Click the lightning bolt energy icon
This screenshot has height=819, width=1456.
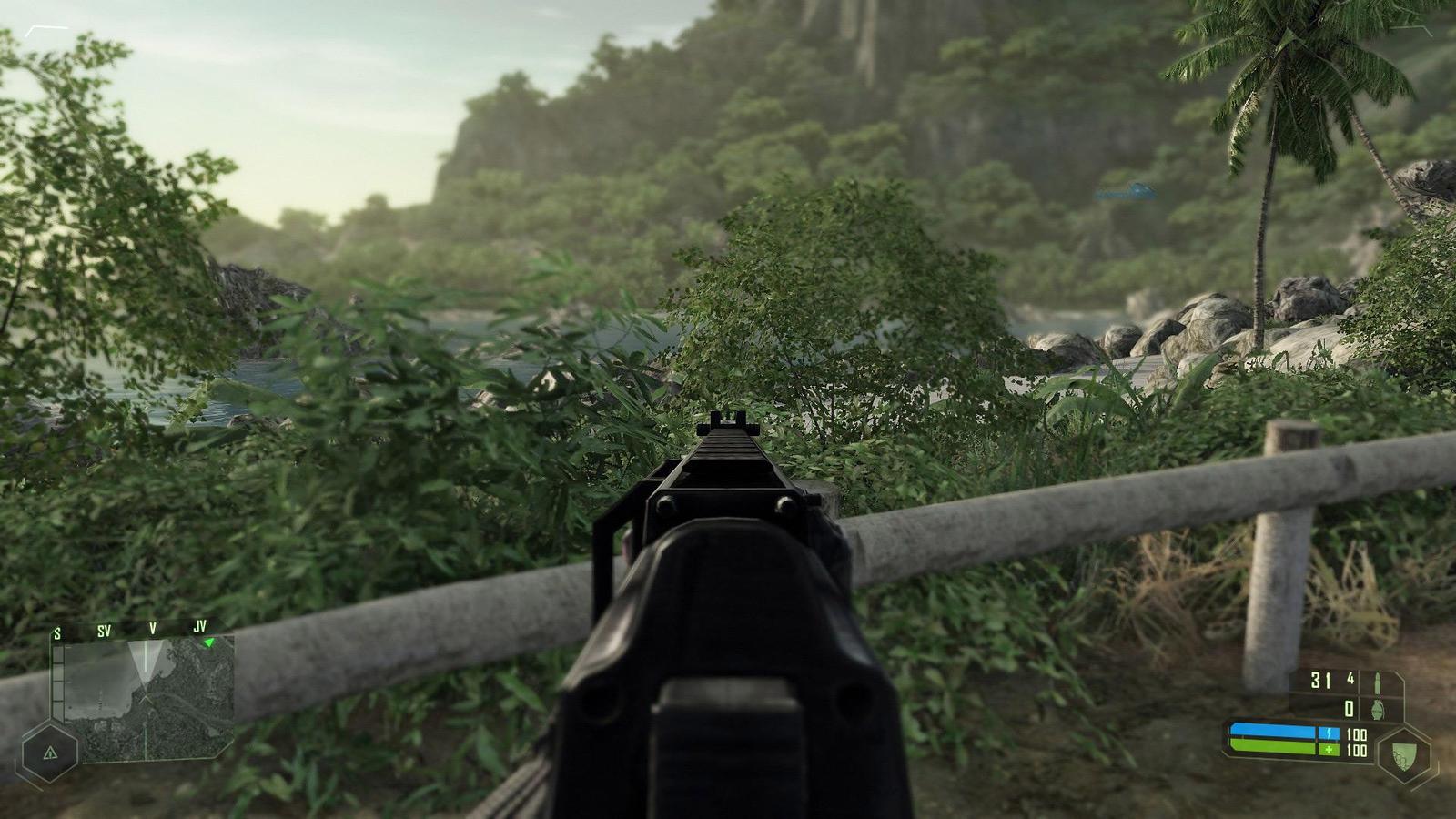(x=1330, y=733)
